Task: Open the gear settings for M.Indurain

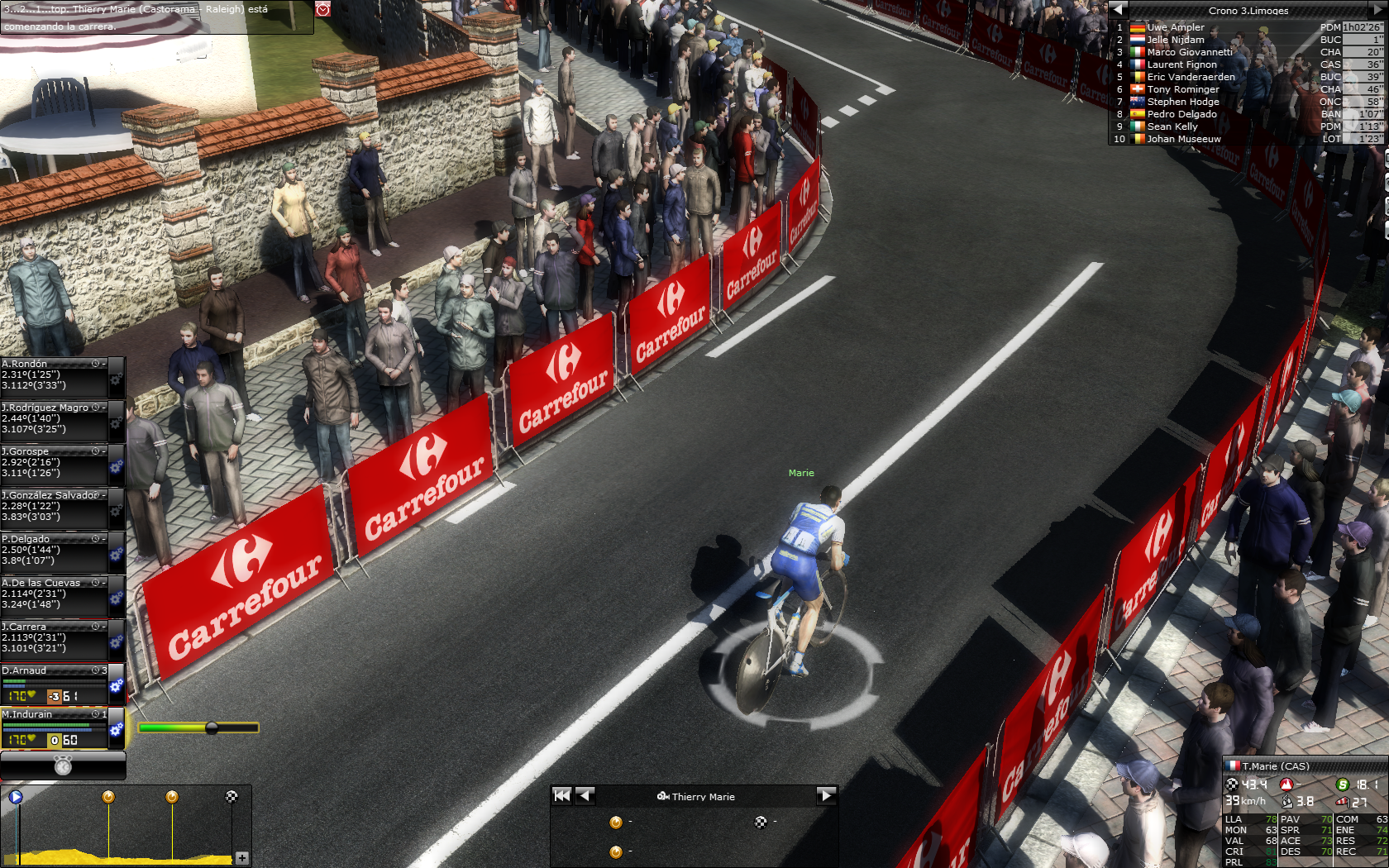Action: pos(117,730)
